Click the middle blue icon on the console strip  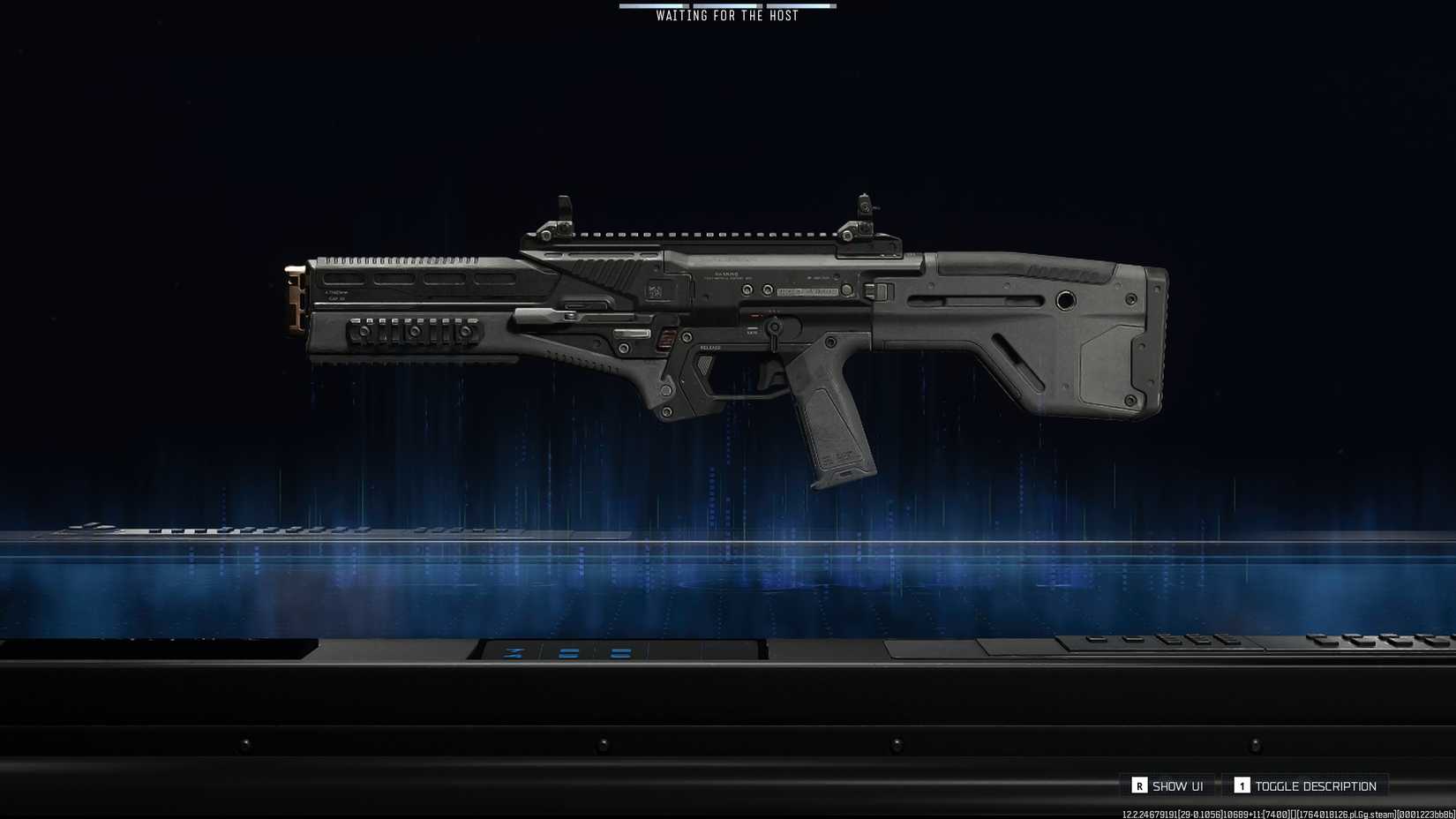click(x=568, y=654)
